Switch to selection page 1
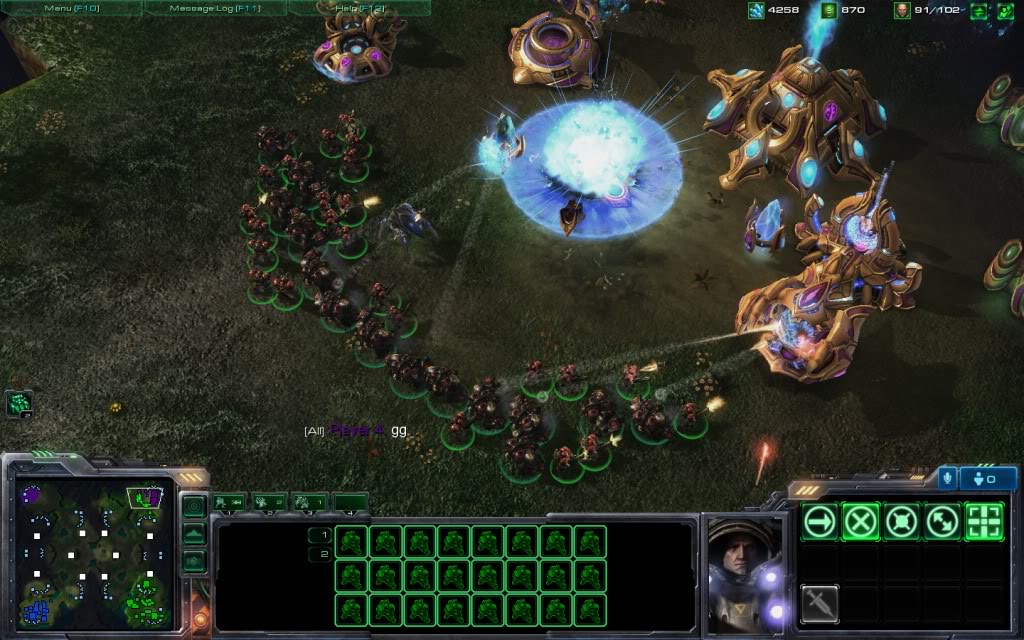The image size is (1024, 640). pos(320,535)
